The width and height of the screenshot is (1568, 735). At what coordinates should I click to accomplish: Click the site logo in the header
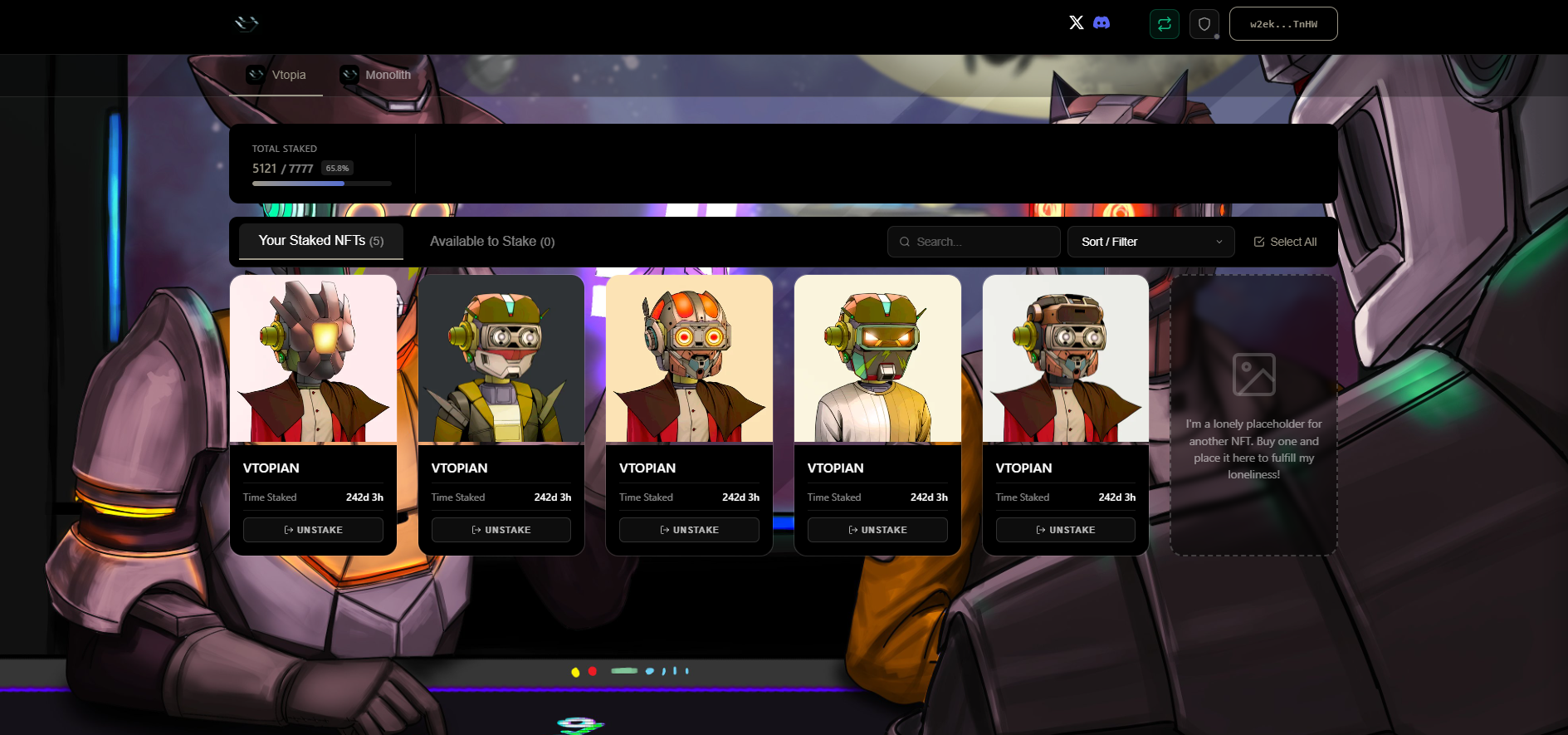(246, 23)
